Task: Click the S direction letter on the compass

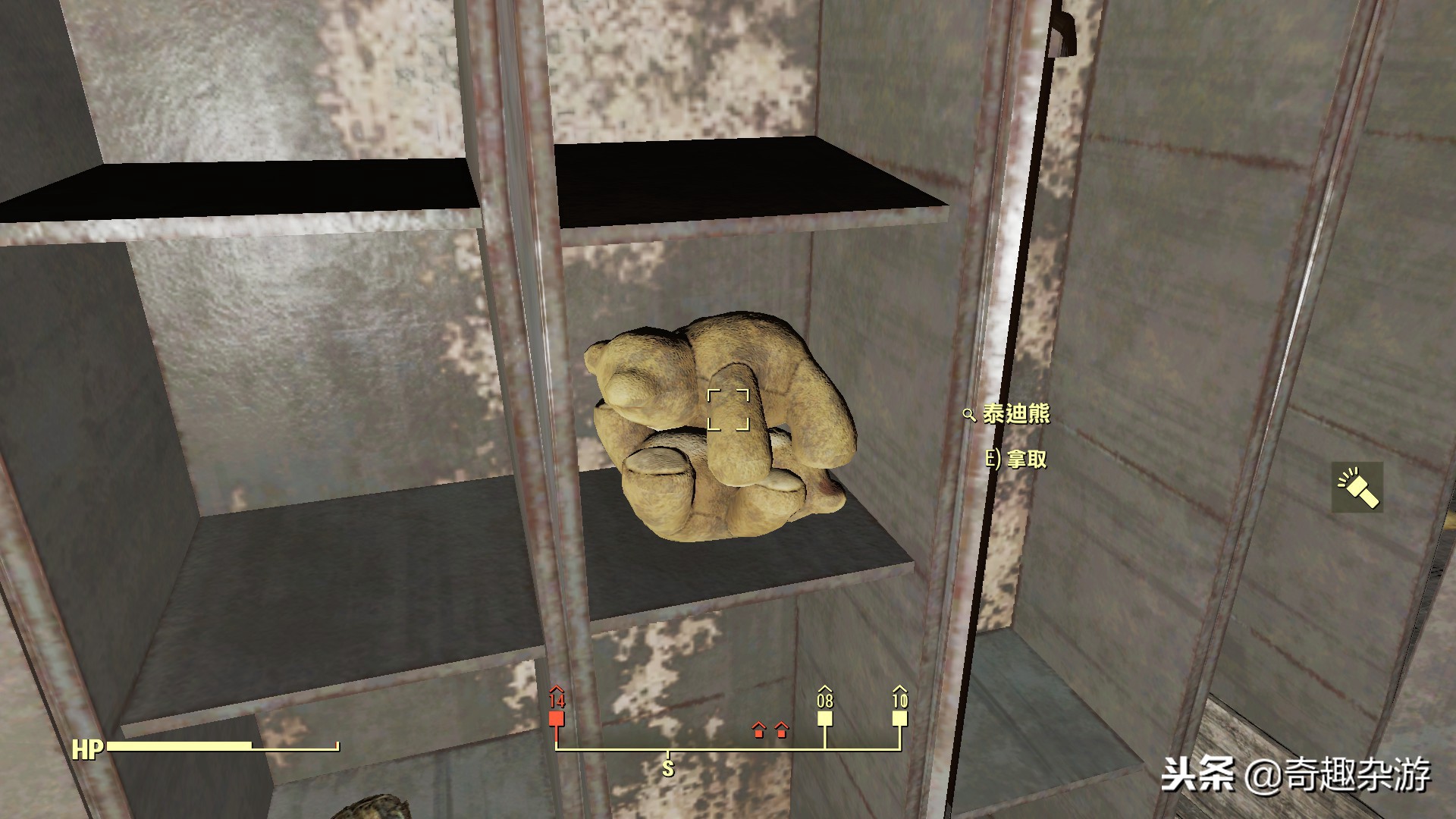Action: 667,767
